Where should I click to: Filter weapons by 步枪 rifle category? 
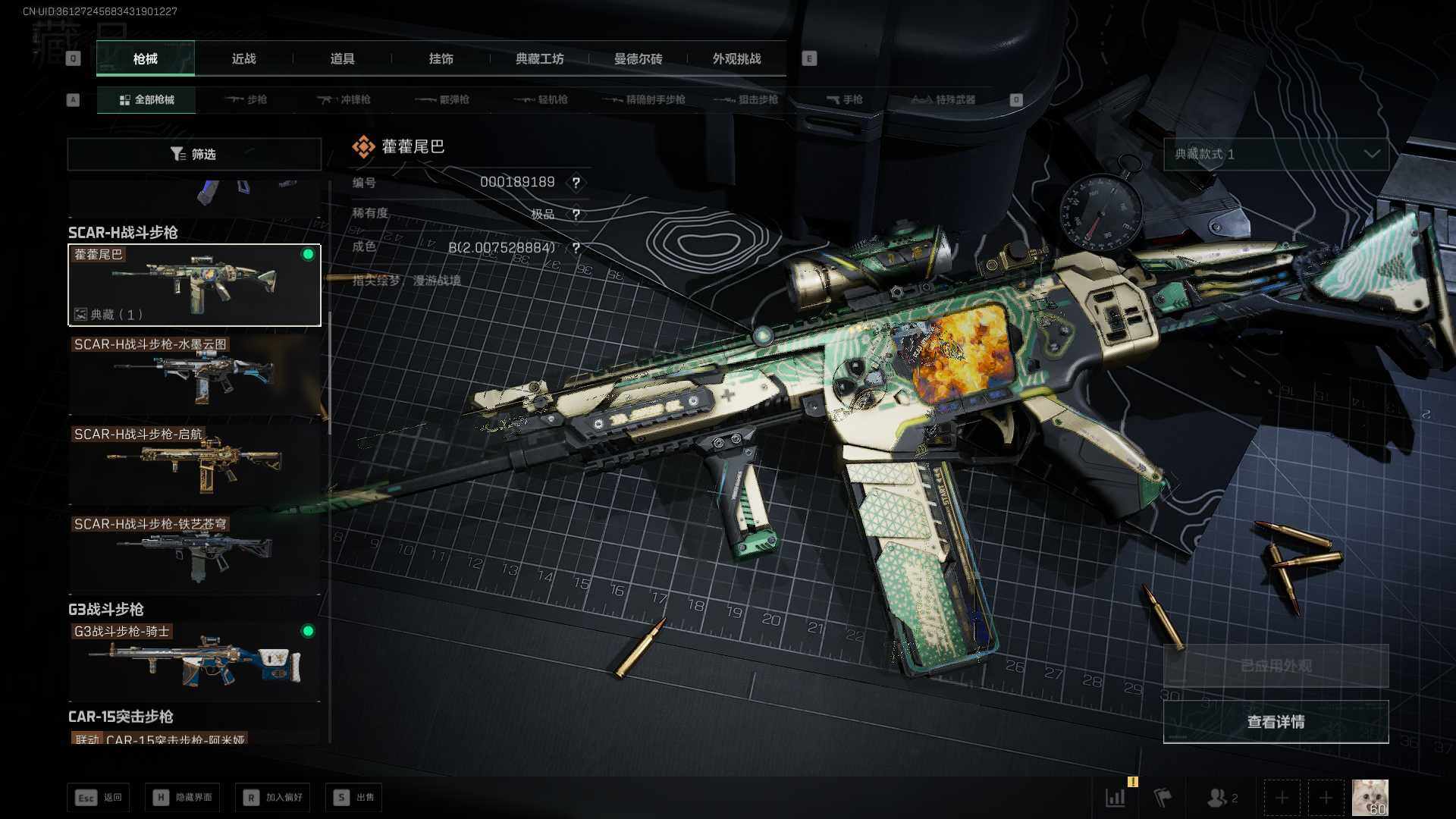coord(246,100)
